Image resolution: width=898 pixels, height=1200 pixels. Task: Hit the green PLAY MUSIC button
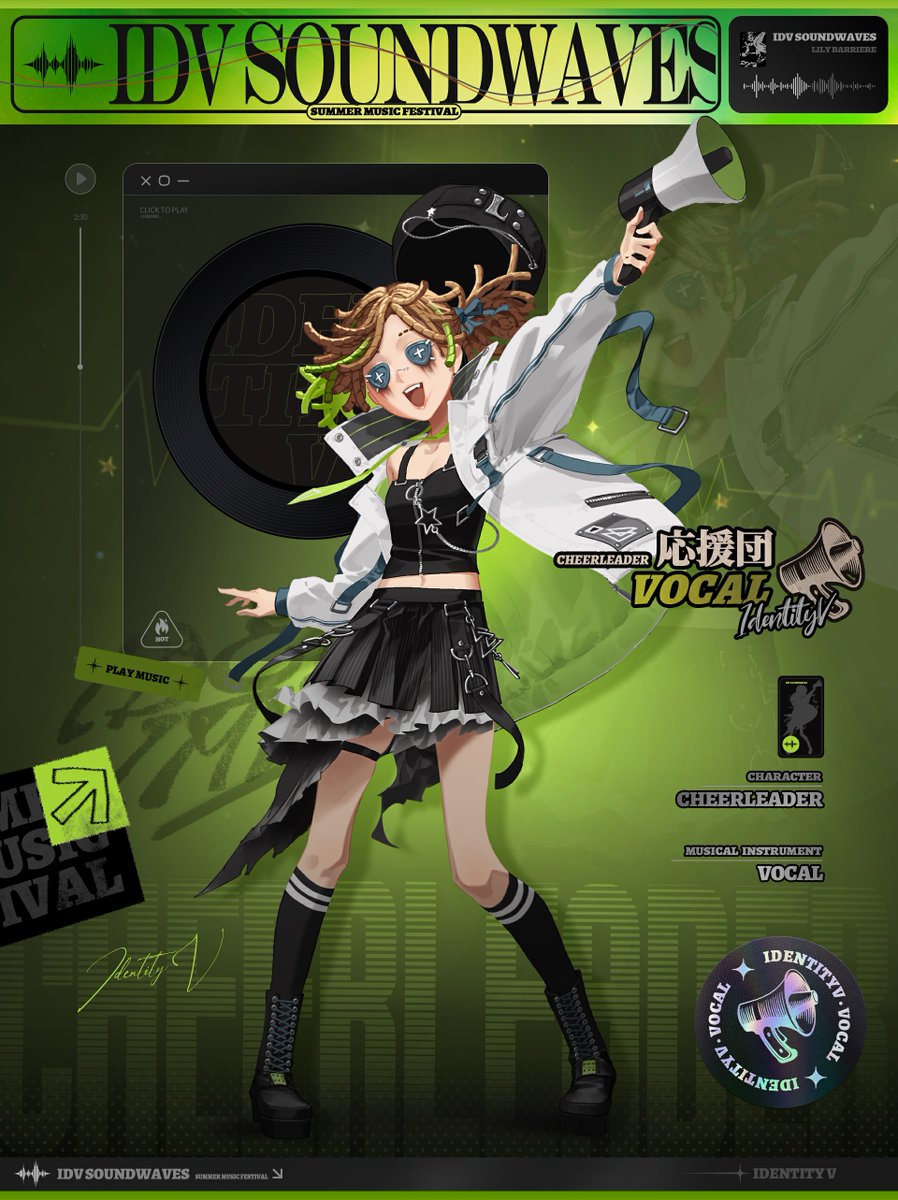point(139,669)
